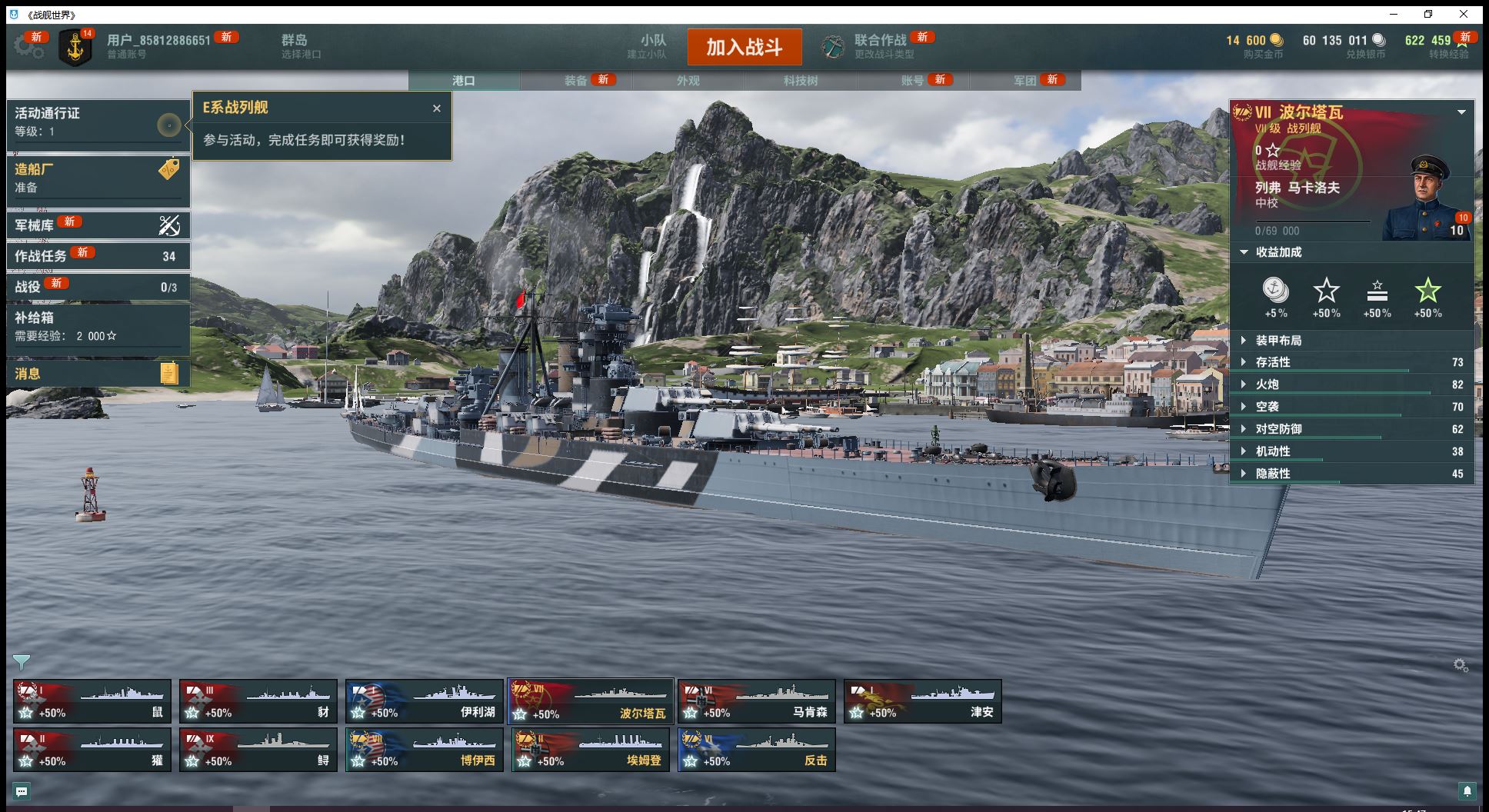
Task: Open the 补给箱 supply container panel
Action: 98,325
